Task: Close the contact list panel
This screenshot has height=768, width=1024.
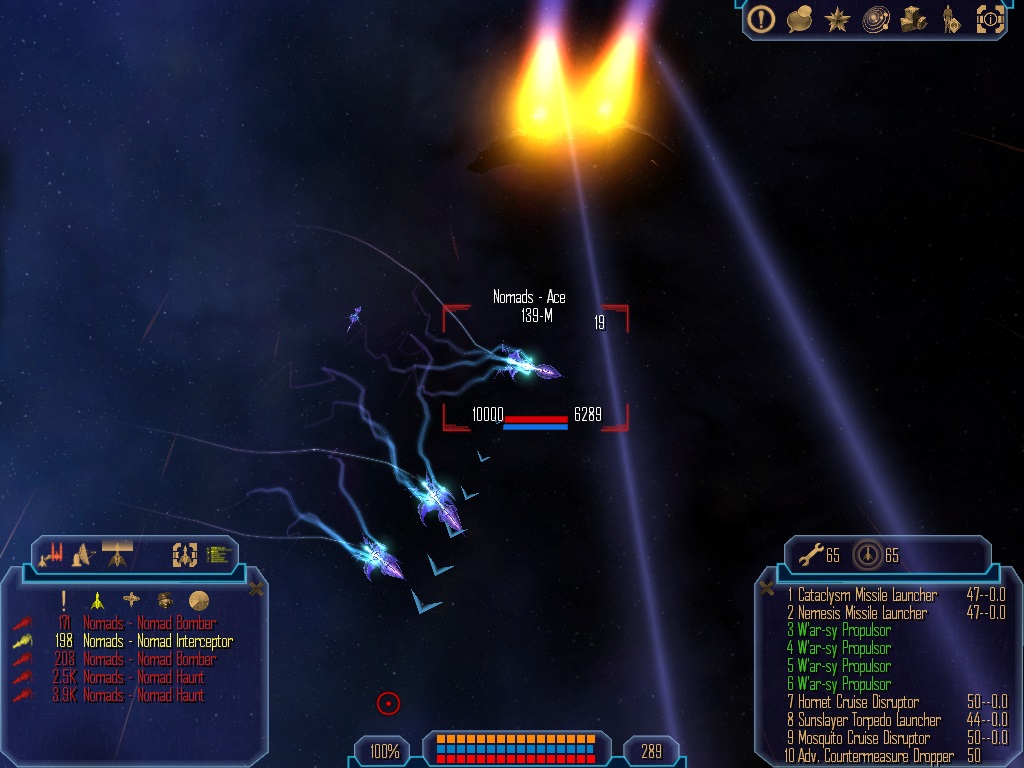Action: (x=256, y=589)
